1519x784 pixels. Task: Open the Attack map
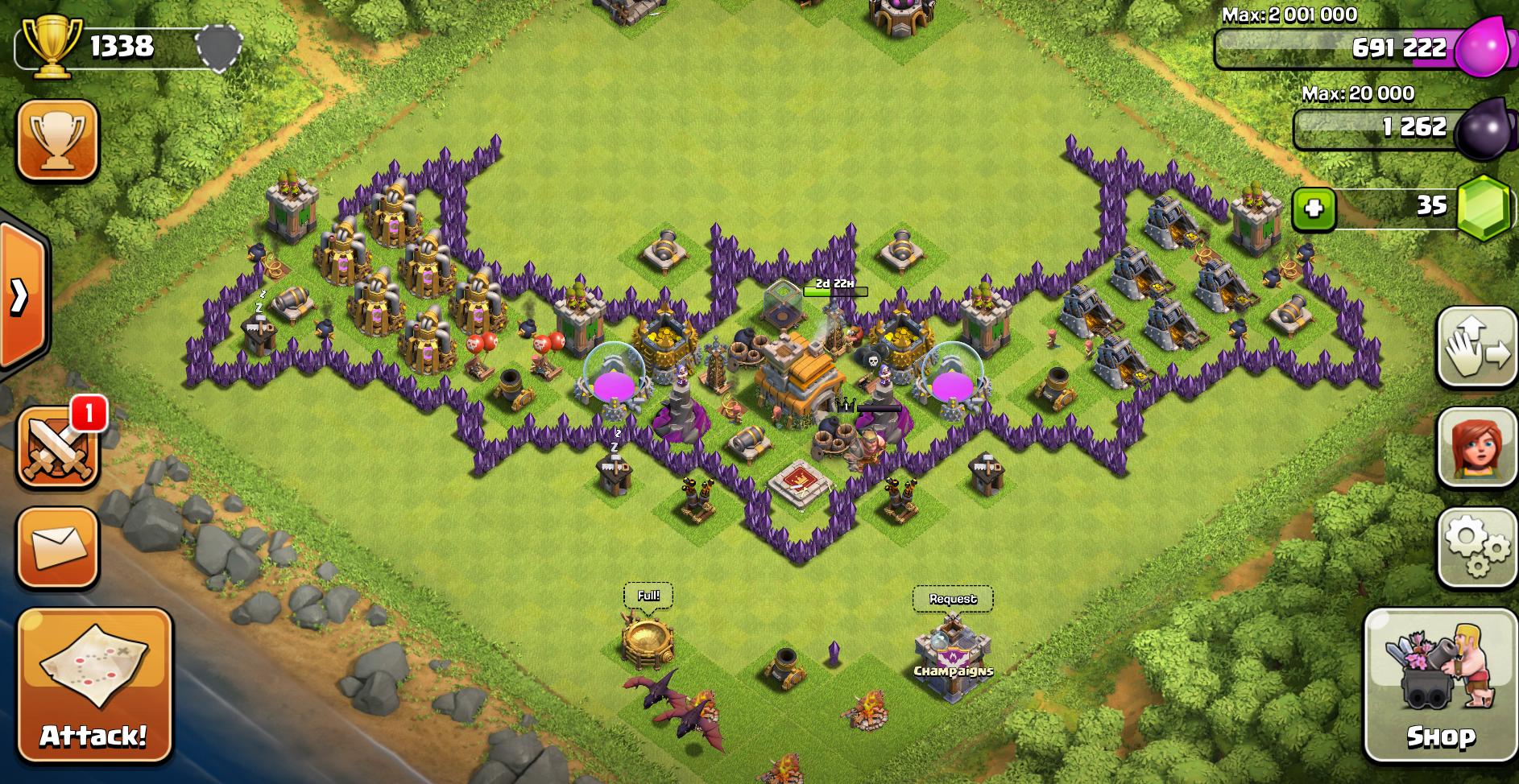94,686
